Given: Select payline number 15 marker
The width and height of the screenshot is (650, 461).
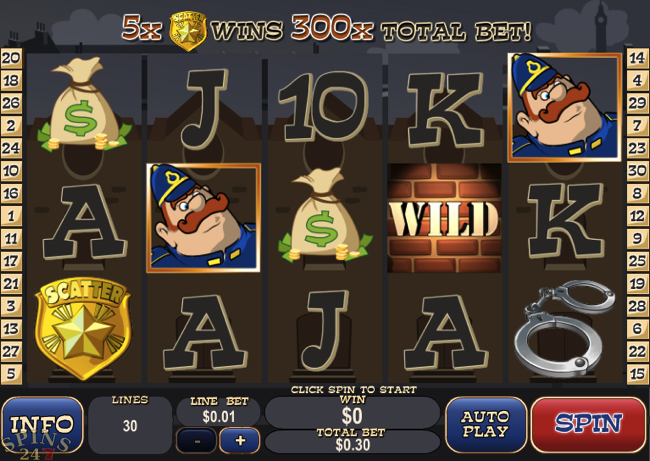Looking at the screenshot, I should (638, 373).
